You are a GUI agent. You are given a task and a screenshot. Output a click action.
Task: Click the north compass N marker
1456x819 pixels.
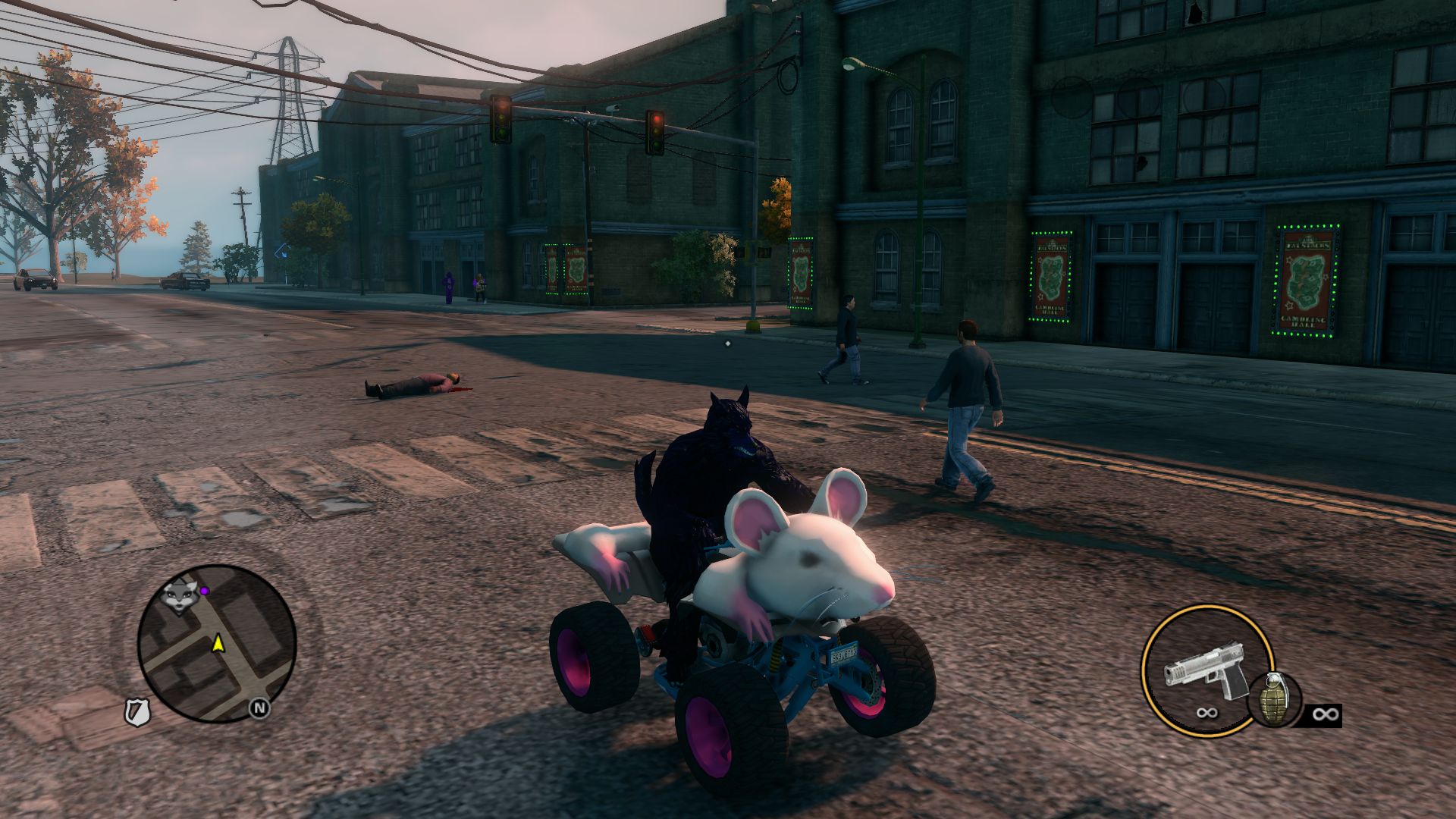tap(259, 708)
